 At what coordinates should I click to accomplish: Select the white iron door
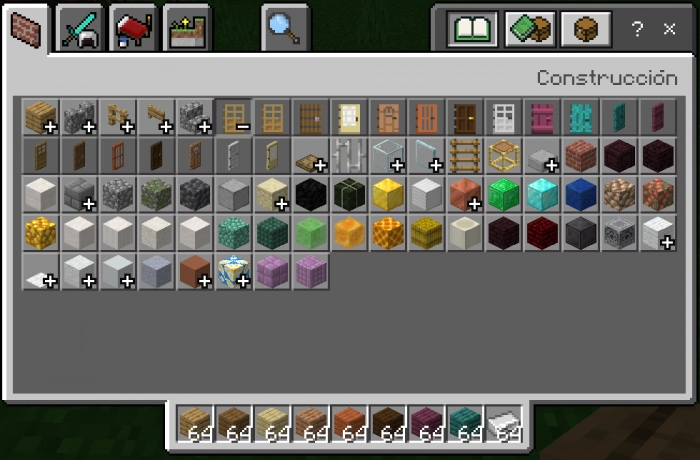click(x=502, y=117)
